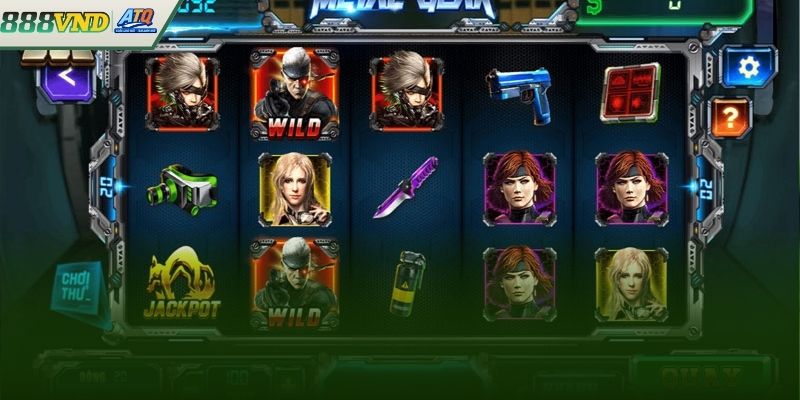Open help with the orange question mark
The height and width of the screenshot is (400, 800).
[732, 118]
